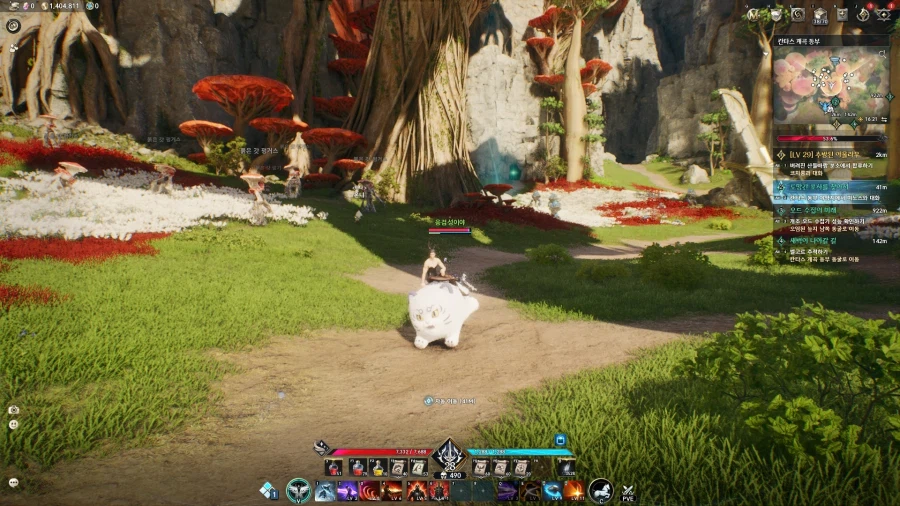Click the round spiral icon below the currency bar
This screenshot has width=900, height=506.
(x=13, y=25)
